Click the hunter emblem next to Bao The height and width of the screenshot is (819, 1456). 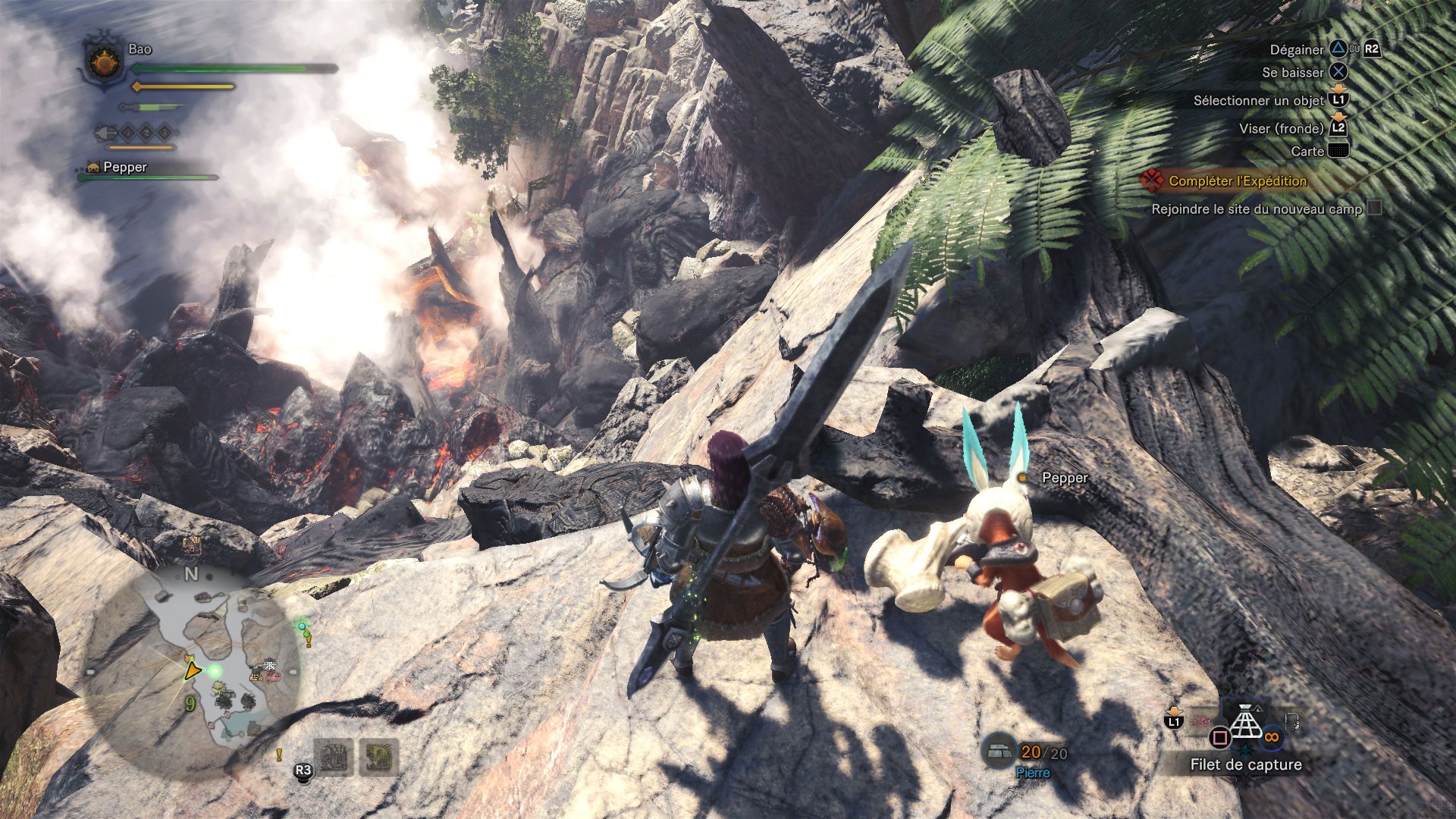click(x=104, y=63)
